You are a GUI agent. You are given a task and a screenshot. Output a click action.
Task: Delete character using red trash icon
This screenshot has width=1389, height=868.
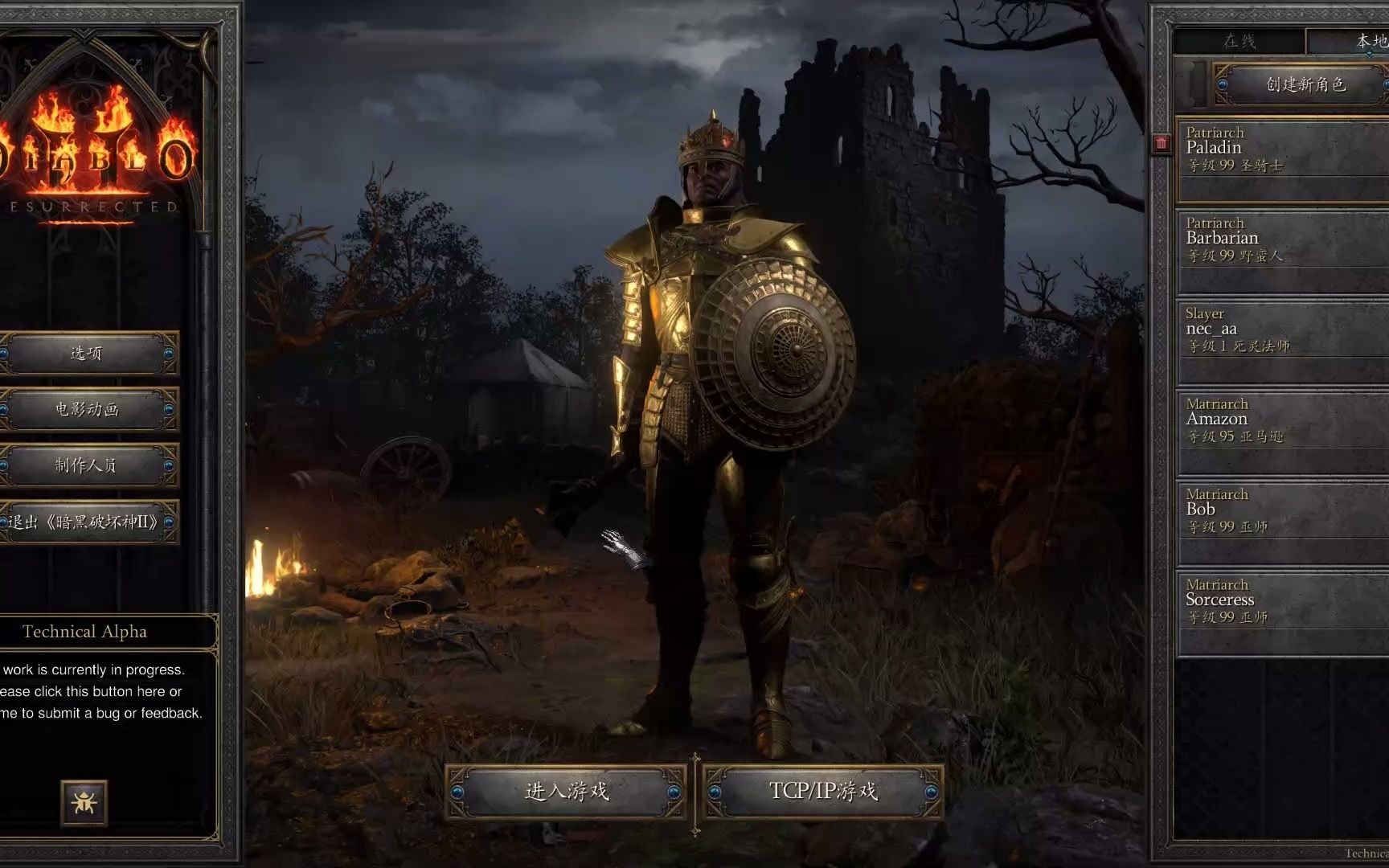point(1162,143)
